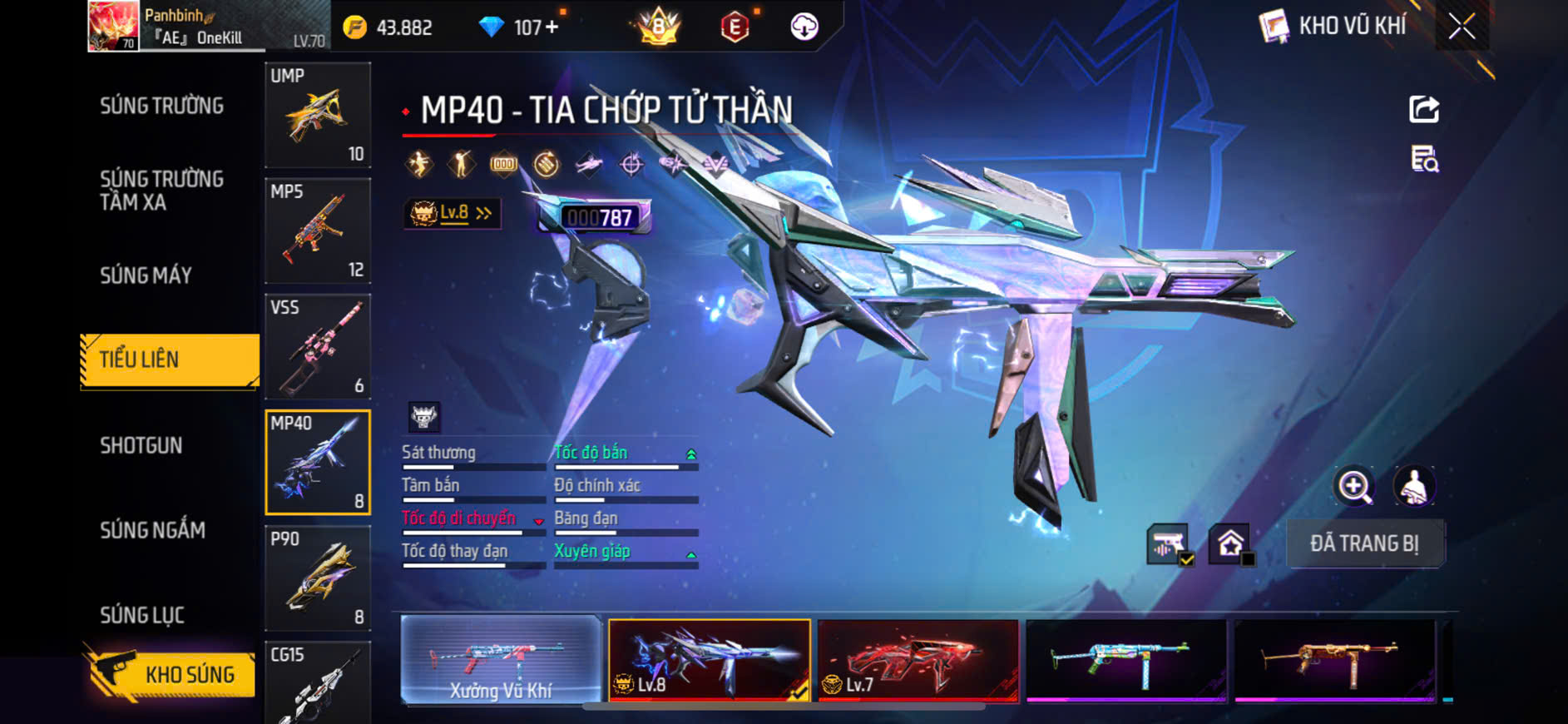The image size is (1568, 724).
Task: Select the P90 weapon tile
Action: [318, 578]
